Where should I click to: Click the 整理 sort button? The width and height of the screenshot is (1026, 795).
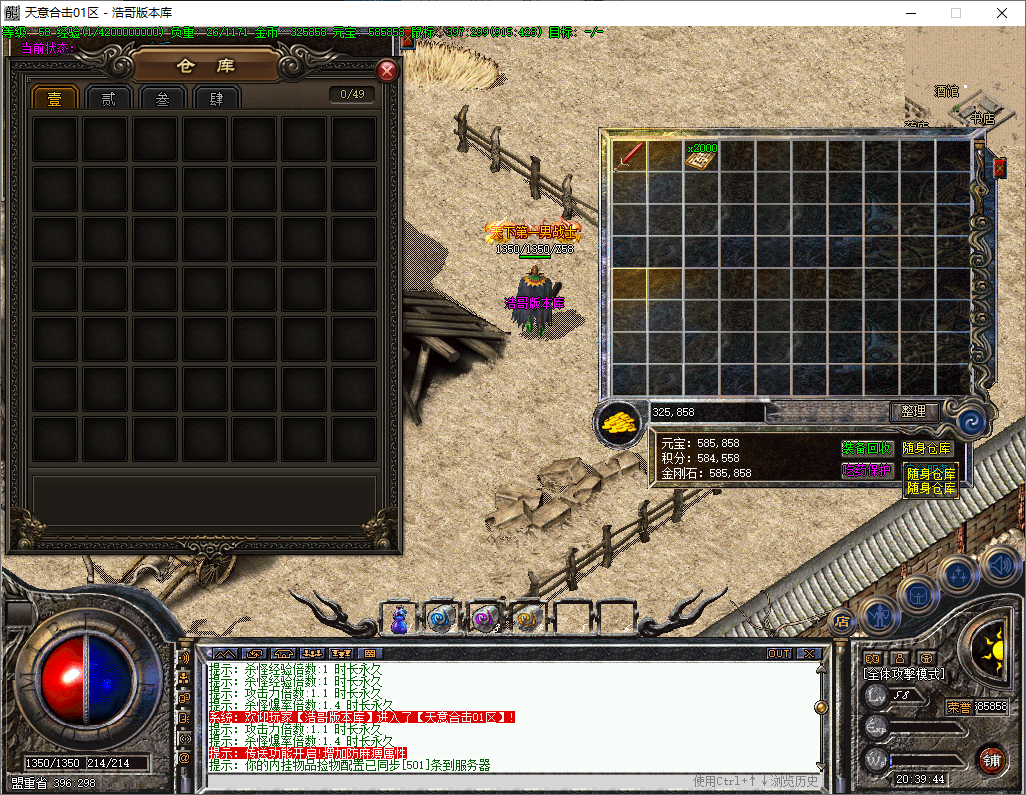pyautogui.click(x=914, y=411)
